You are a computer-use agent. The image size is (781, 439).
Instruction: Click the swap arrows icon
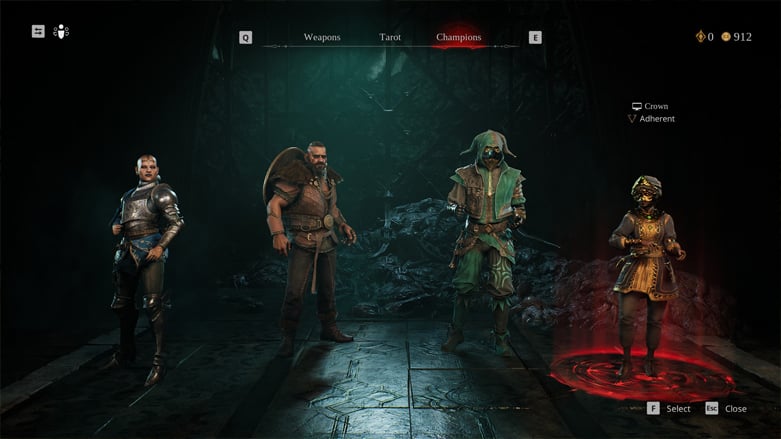[x=38, y=31]
